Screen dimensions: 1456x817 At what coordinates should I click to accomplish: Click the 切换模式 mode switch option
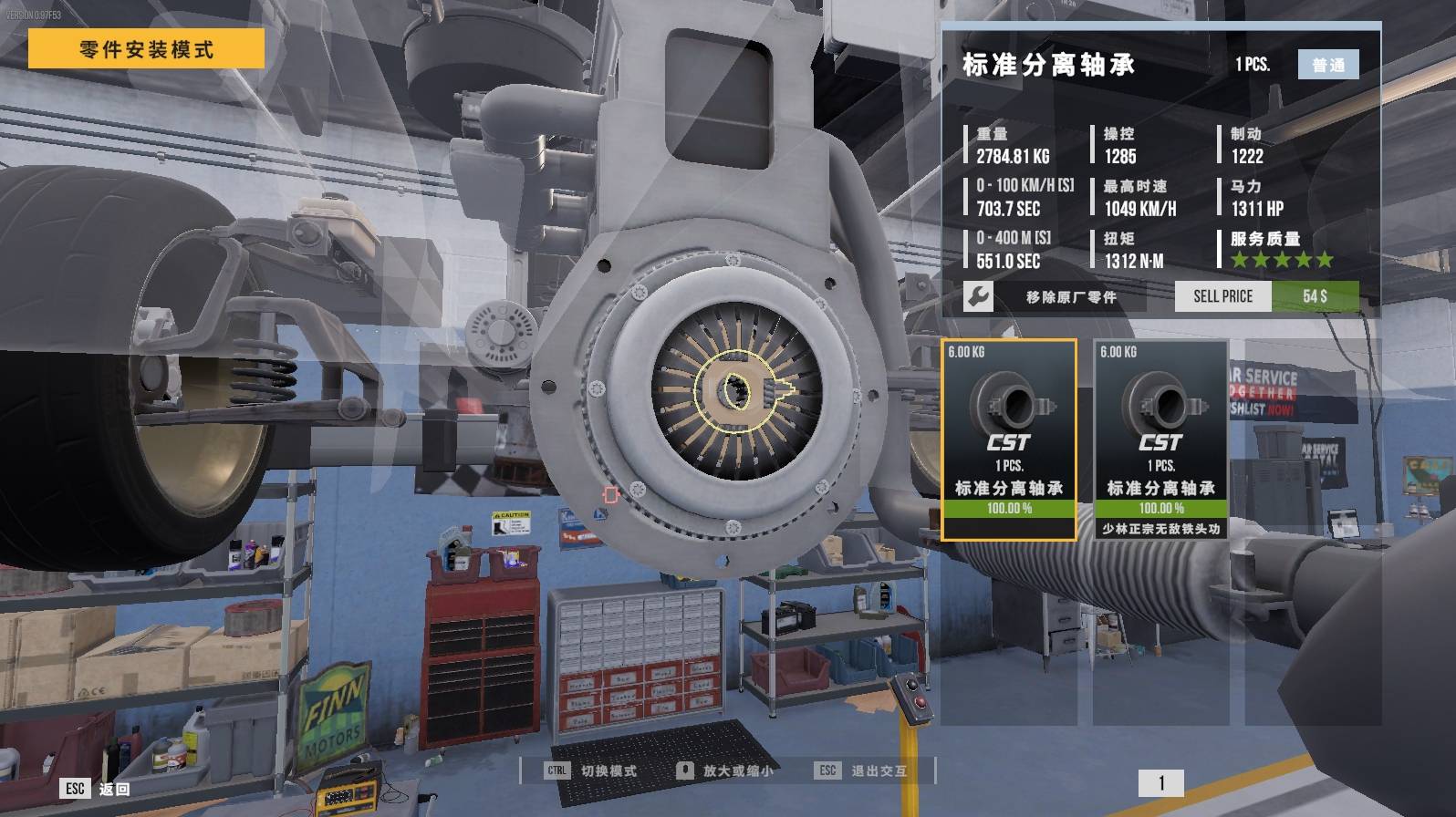click(x=593, y=770)
